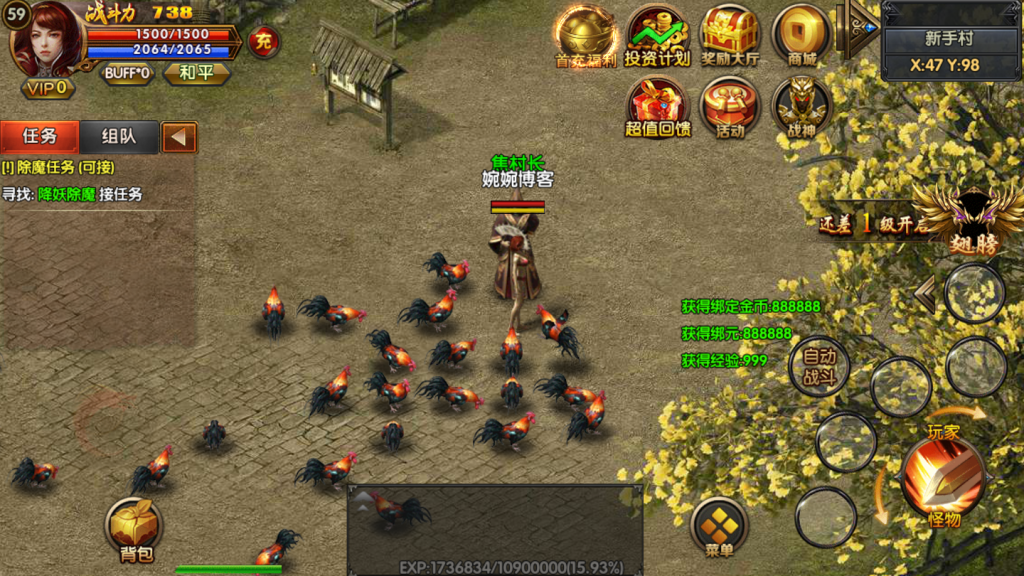This screenshot has width=1024, height=576.
Task: Open the 活动 events icon
Action: [729, 108]
